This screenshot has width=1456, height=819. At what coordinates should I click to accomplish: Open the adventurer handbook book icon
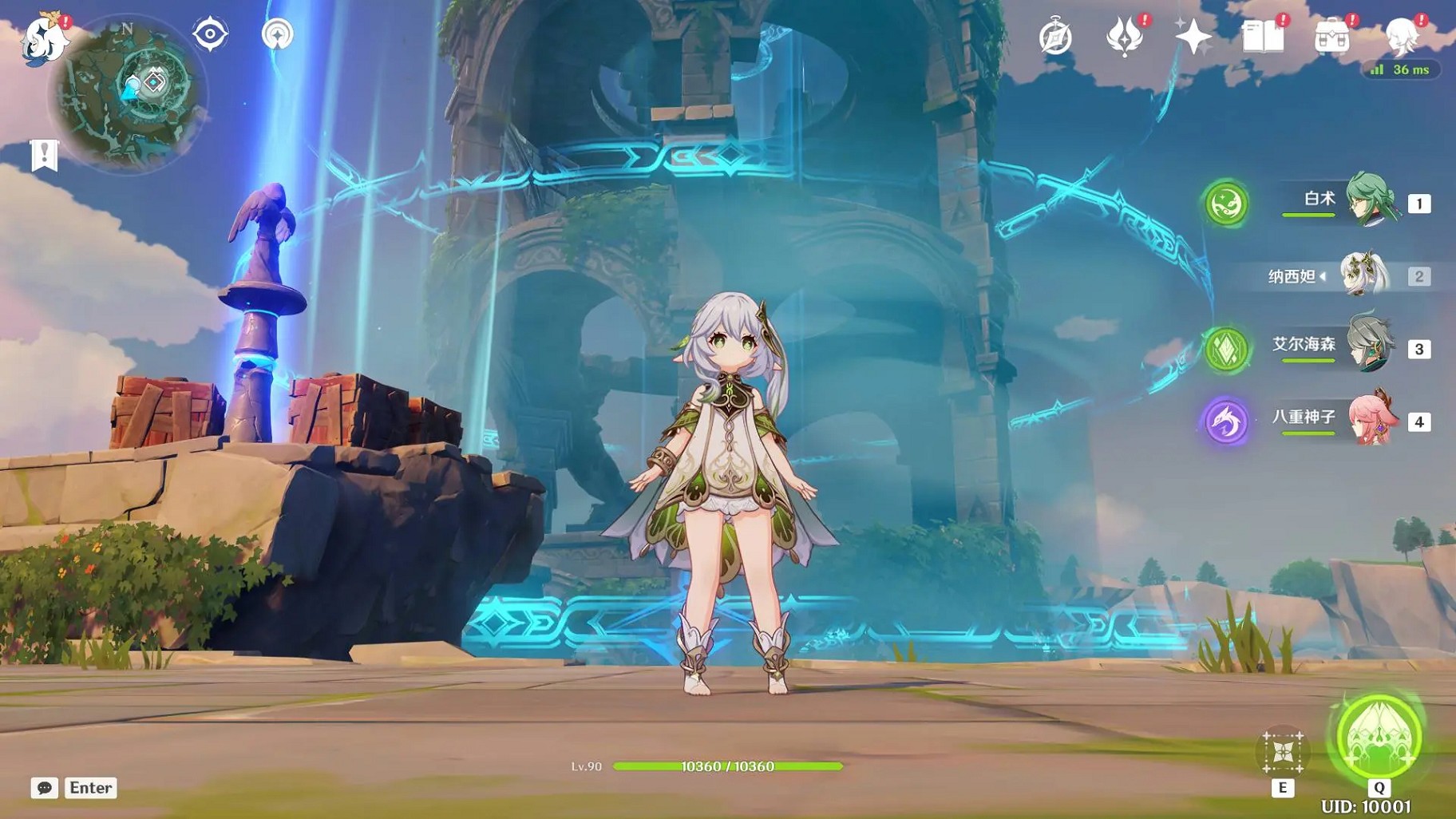point(1263,38)
